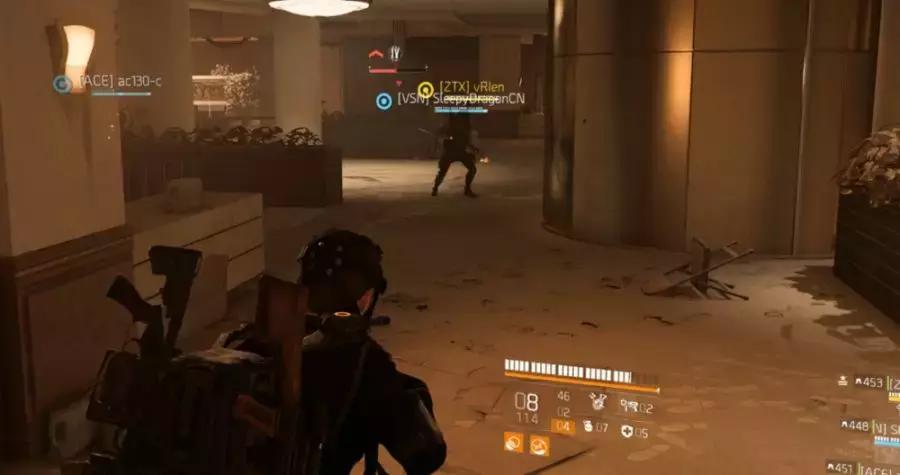
Task: Select the consumable icon with count 02
Action: [627, 406]
